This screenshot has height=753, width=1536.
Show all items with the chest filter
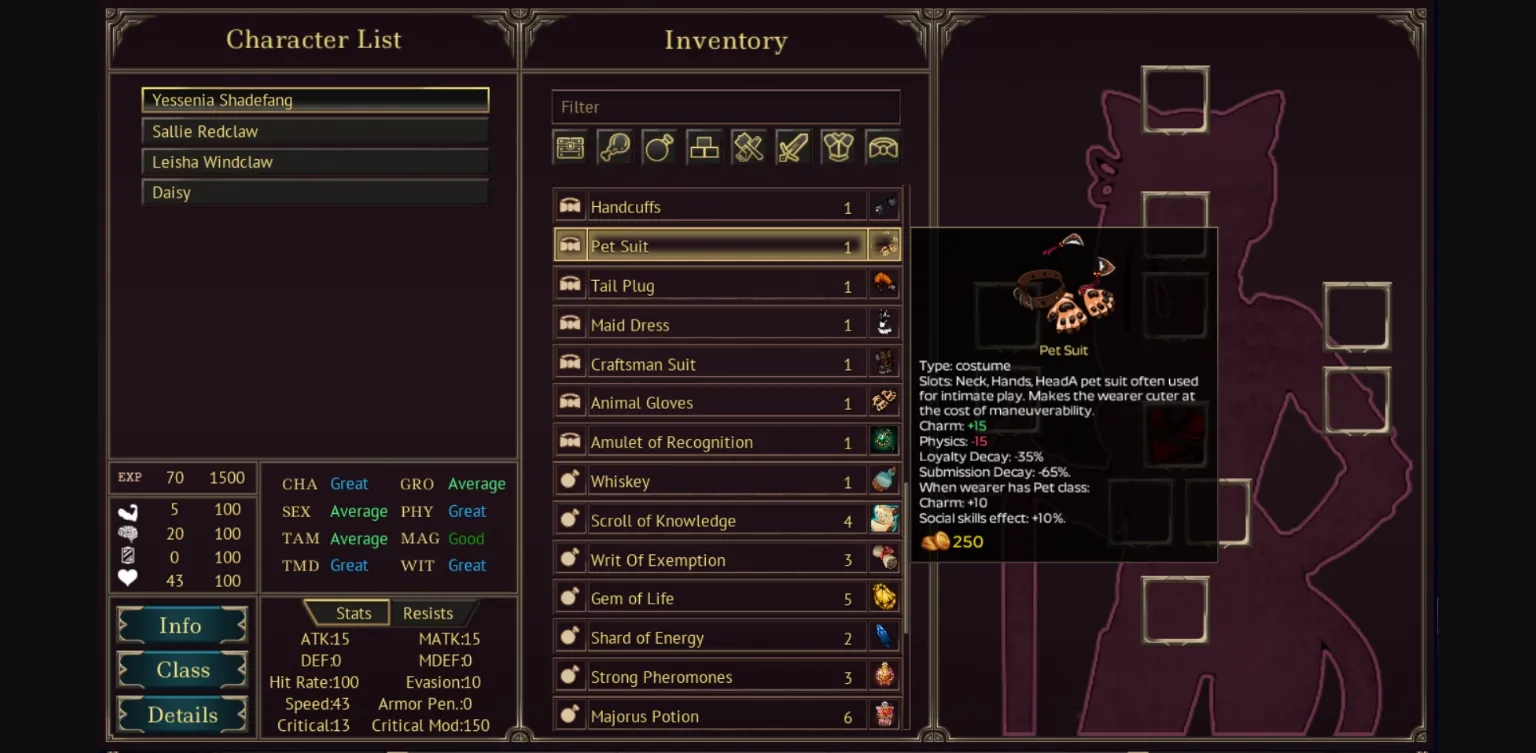570,148
